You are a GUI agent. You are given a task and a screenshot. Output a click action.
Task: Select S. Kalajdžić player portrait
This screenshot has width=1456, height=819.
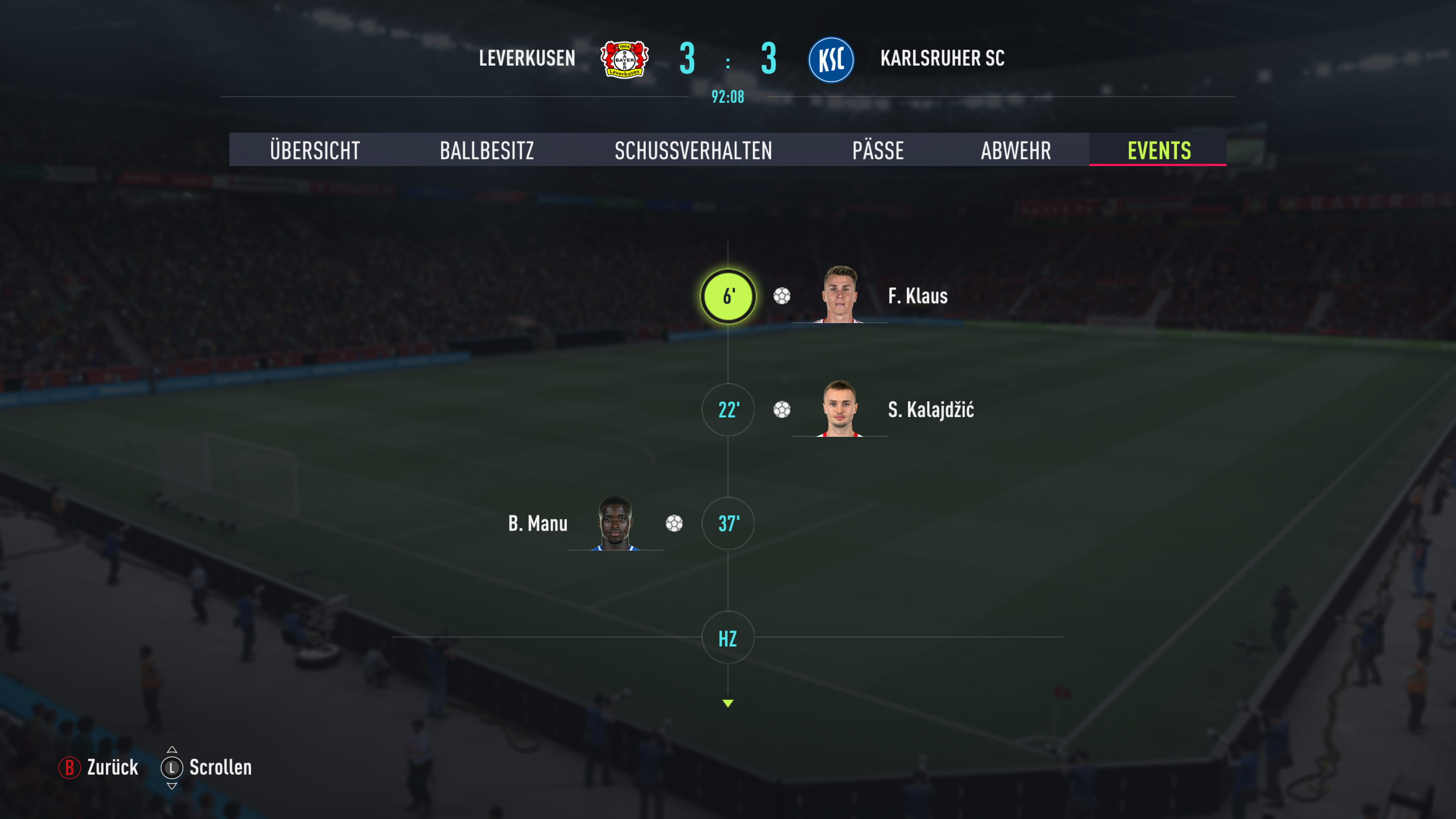coord(840,408)
